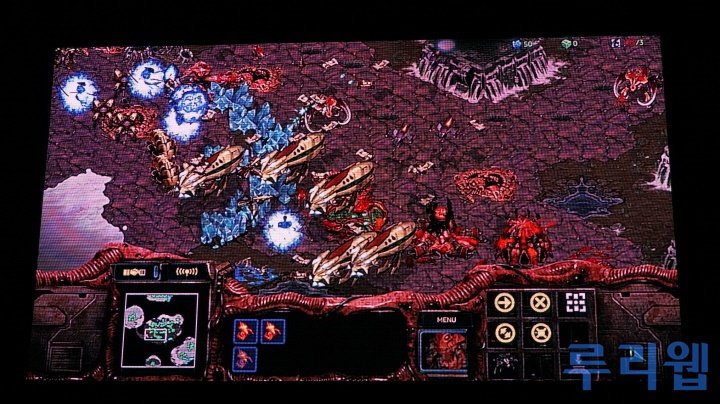This screenshot has width=720, height=404.
Task: Choose the Patrol command icon
Action: tap(505, 335)
